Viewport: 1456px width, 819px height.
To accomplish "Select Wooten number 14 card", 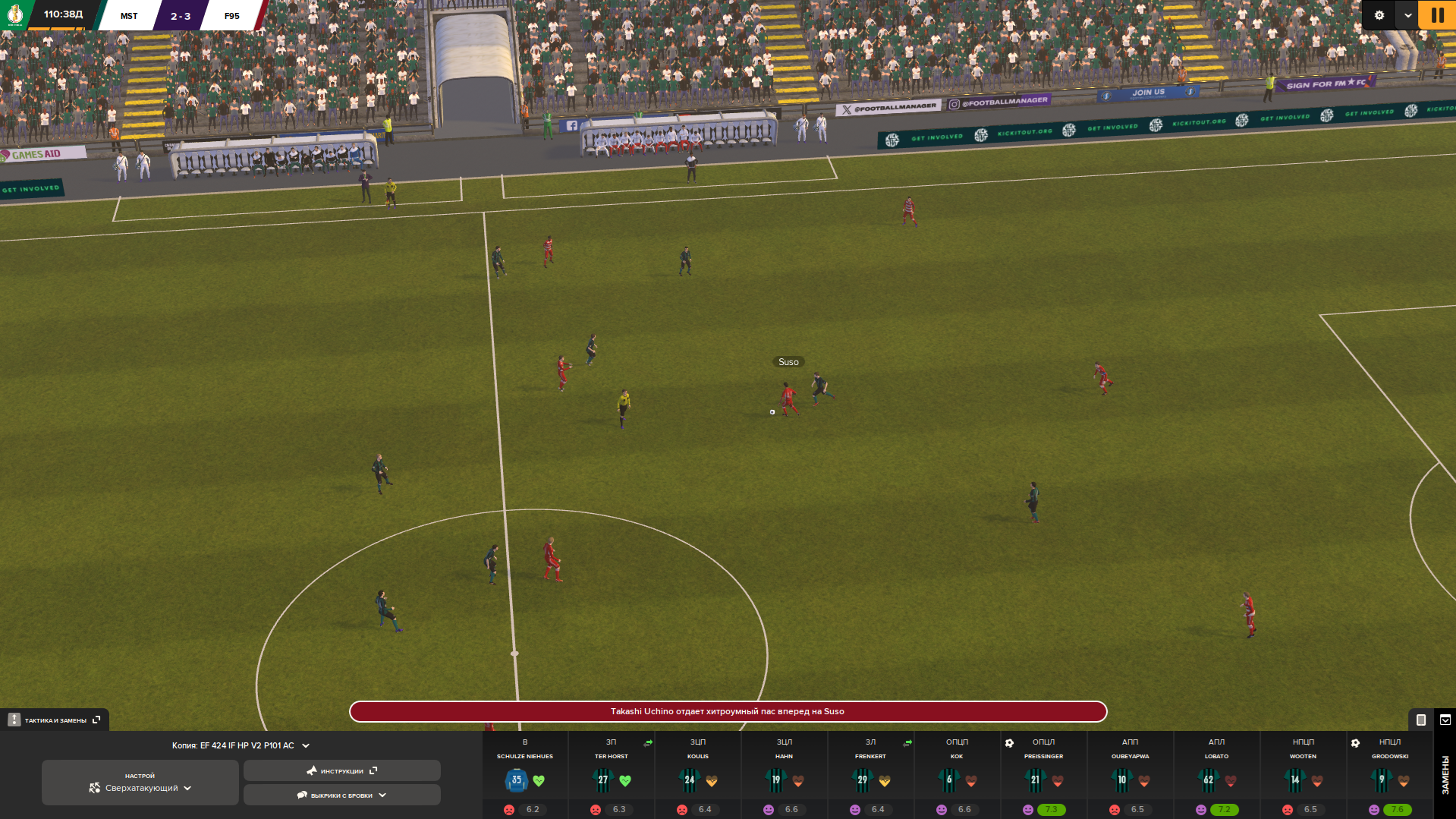I will pyautogui.click(x=1303, y=774).
